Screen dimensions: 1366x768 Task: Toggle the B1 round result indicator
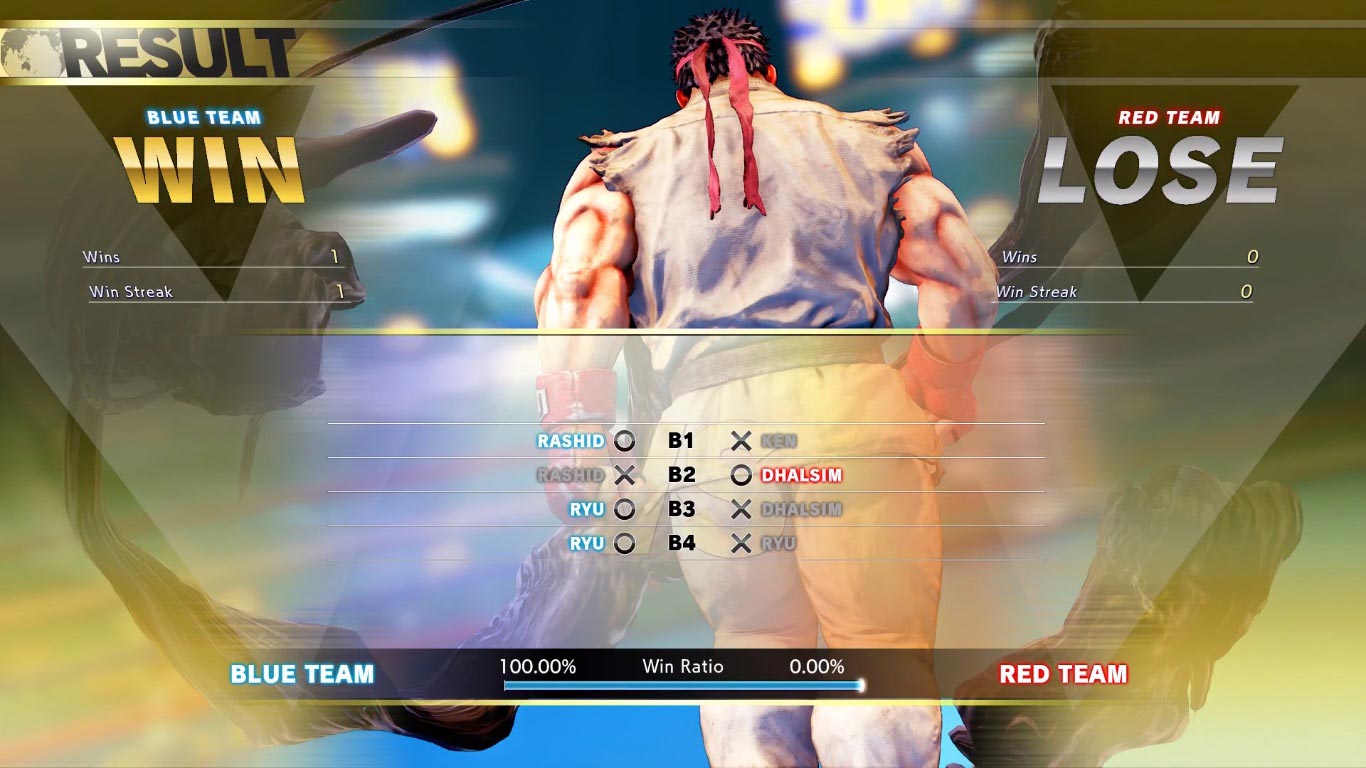[x=682, y=440]
